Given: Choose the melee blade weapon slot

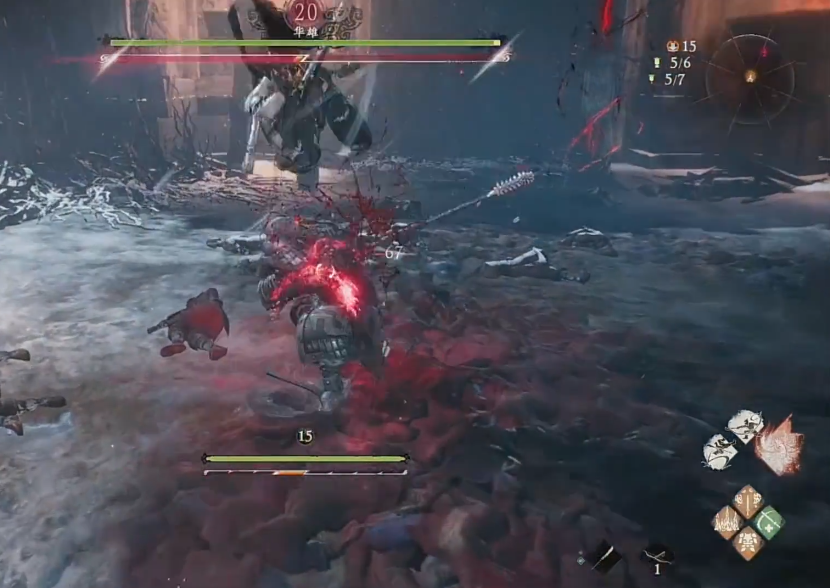Looking at the screenshot, I should pos(605,557).
